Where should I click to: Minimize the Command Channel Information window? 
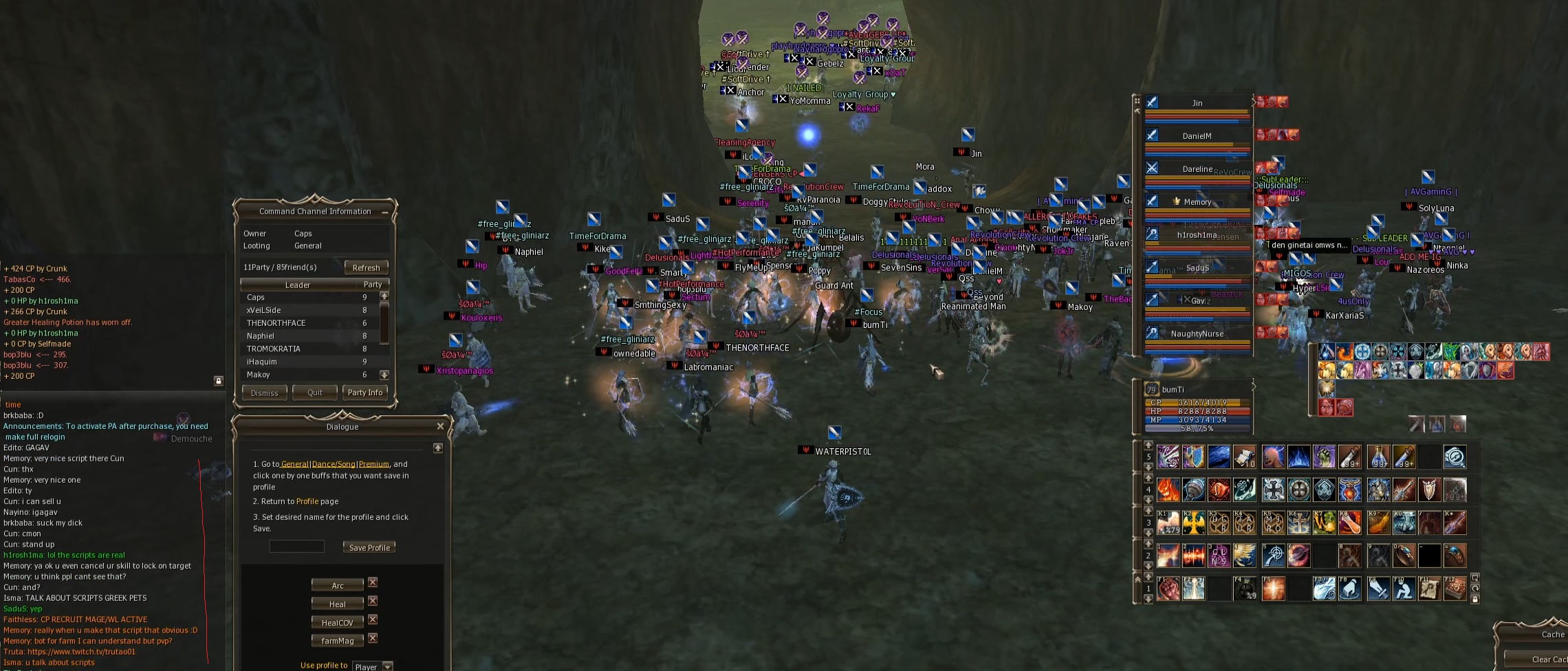pos(385,212)
